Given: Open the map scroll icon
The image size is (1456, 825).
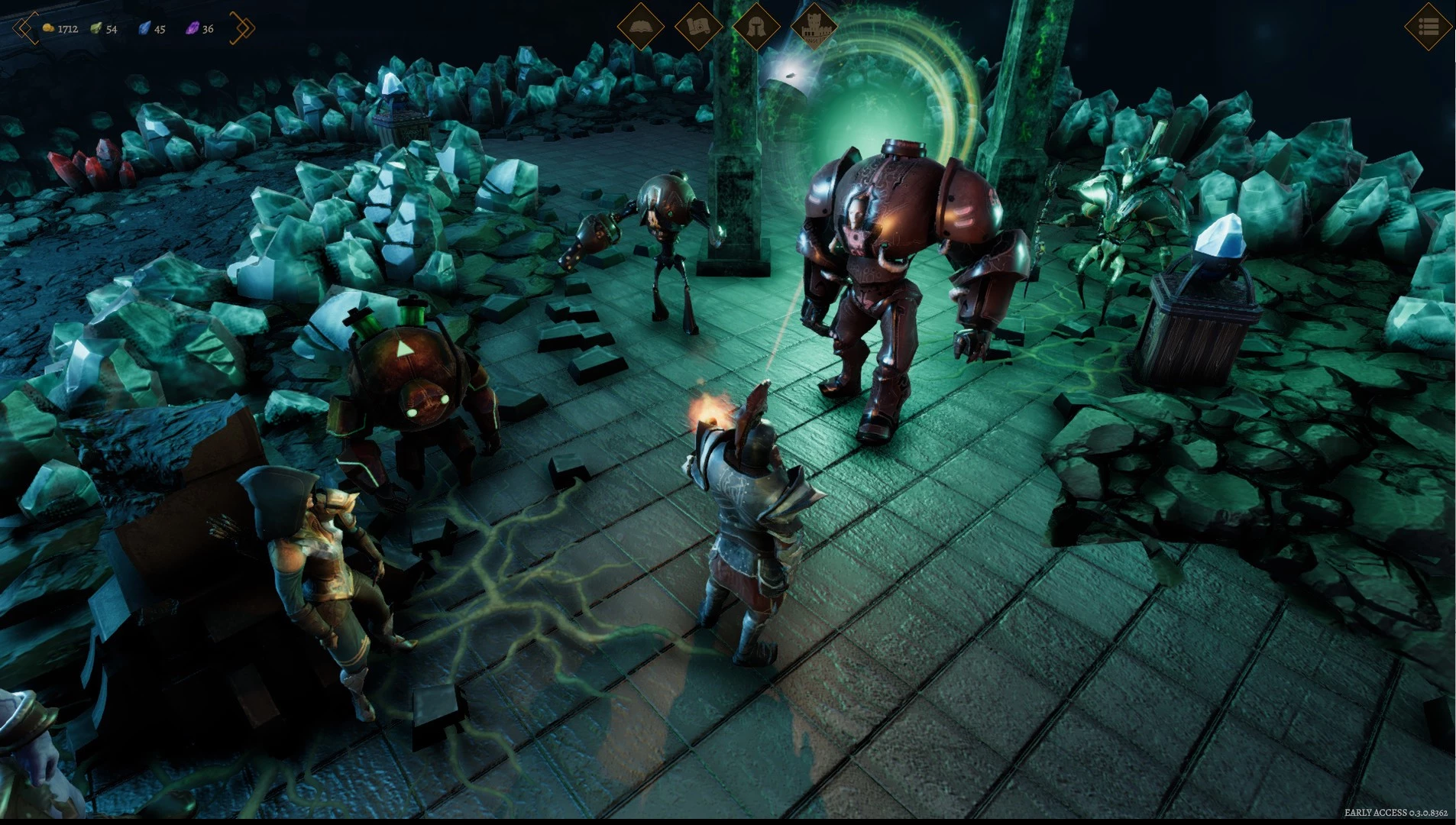Looking at the screenshot, I should tap(698, 27).
